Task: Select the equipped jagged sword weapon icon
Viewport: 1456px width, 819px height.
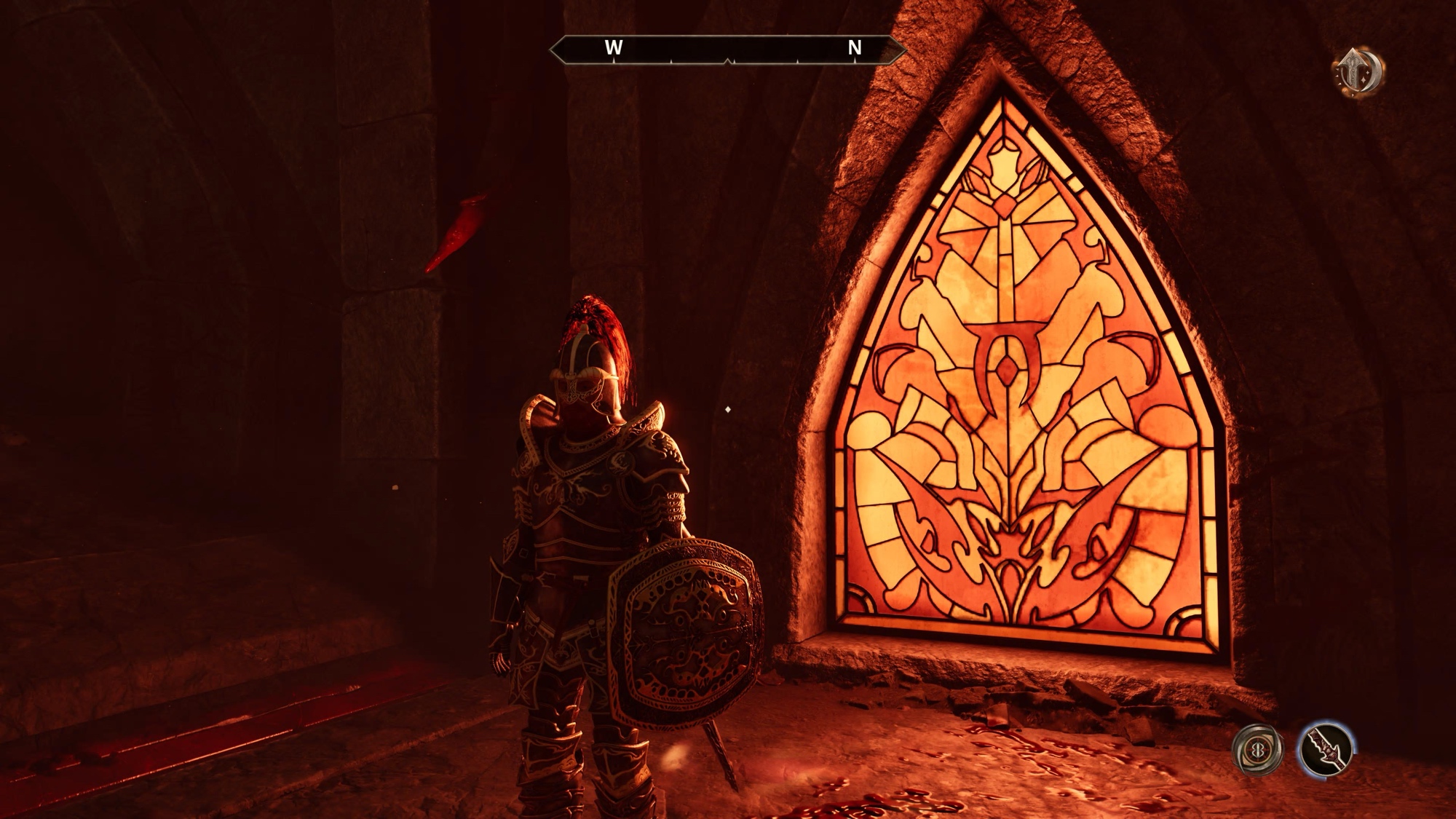Action: tap(1325, 749)
